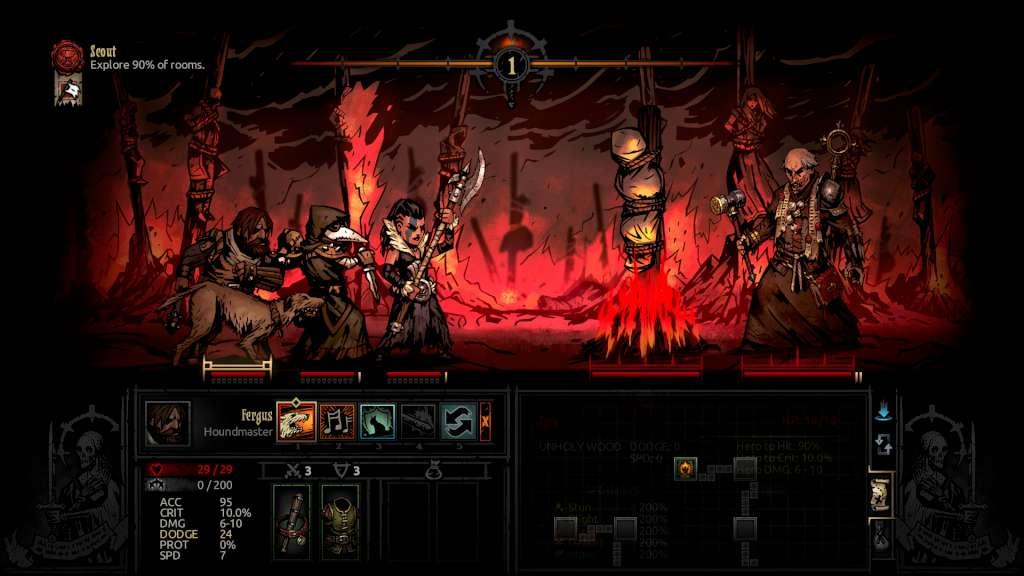Click the torch banner under the quest seal
This screenshot has height=576, width=1024.
coord(68,90)
